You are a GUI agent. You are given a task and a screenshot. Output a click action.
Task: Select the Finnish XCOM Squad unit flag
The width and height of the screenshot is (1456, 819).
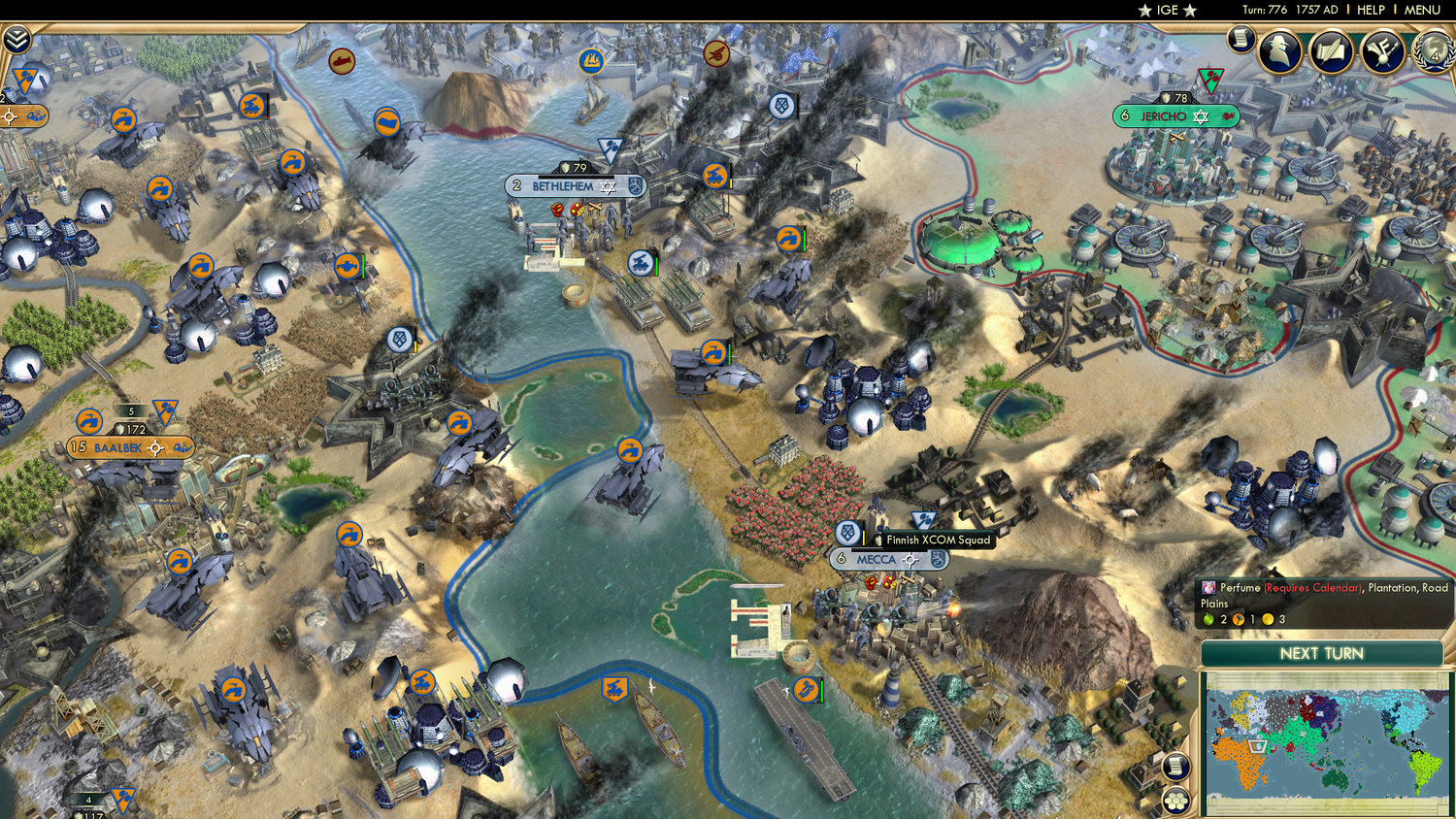849,535
